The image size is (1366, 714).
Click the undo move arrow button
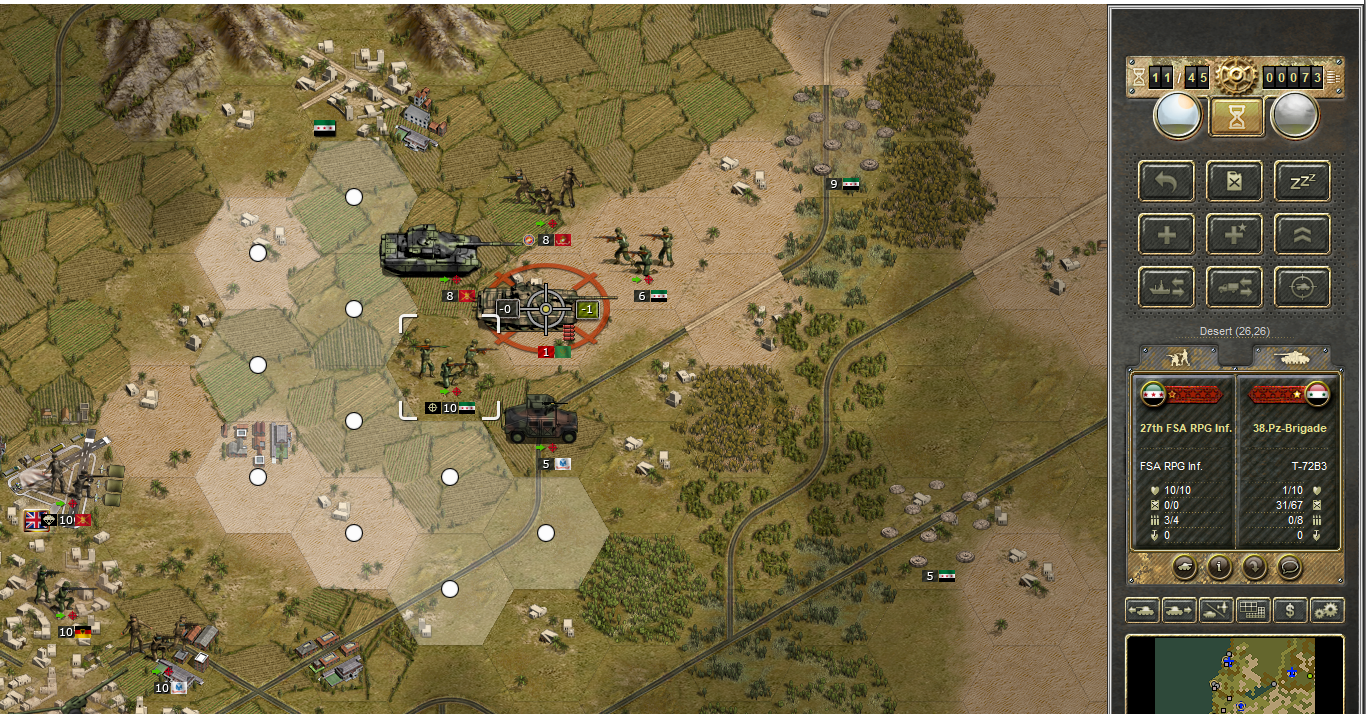(x=1166, y=181)
